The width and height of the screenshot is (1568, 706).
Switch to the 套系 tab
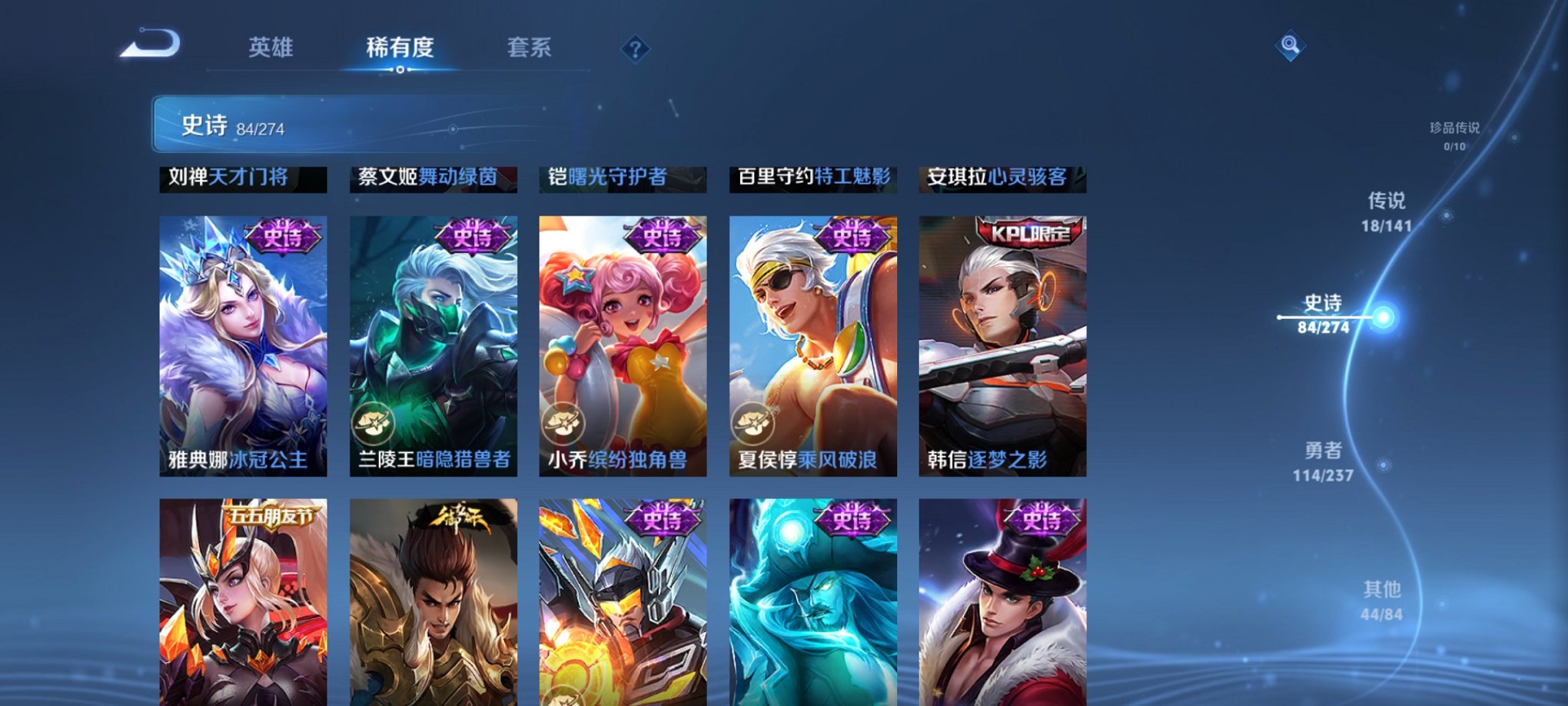(x=531, y=48)
